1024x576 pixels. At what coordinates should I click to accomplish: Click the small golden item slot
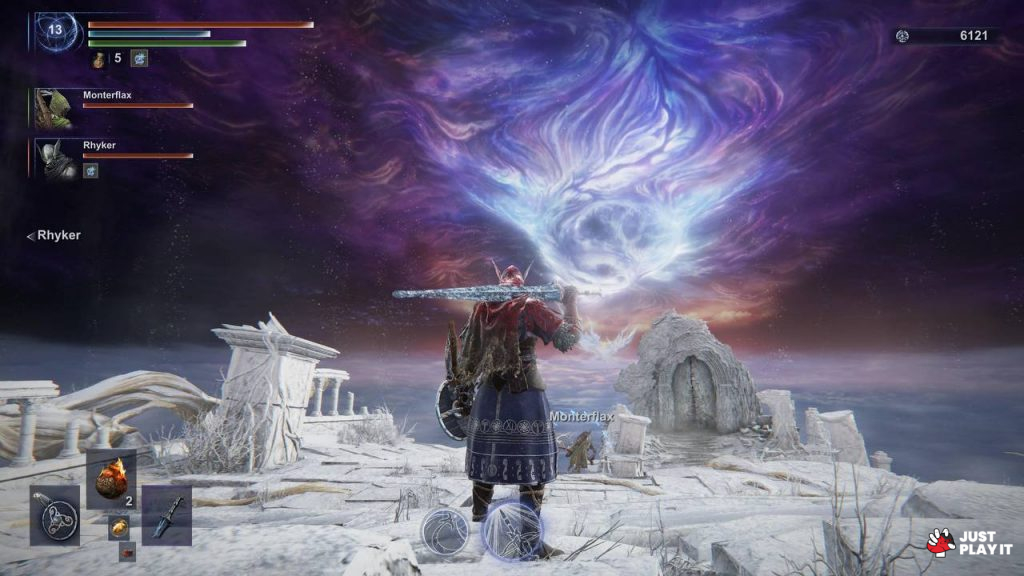[118, 527]
